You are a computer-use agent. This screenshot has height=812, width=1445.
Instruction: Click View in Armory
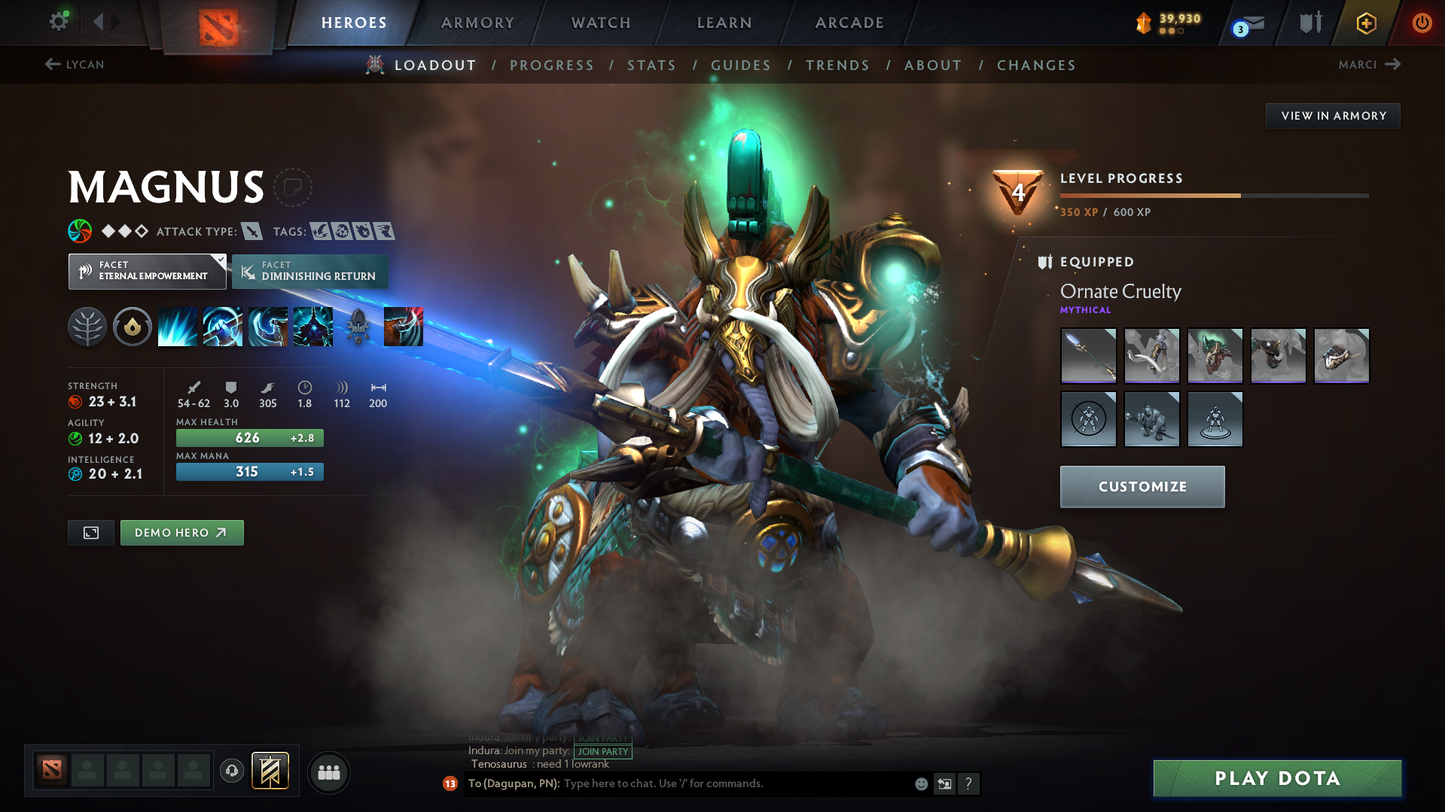click(1333, 116)
